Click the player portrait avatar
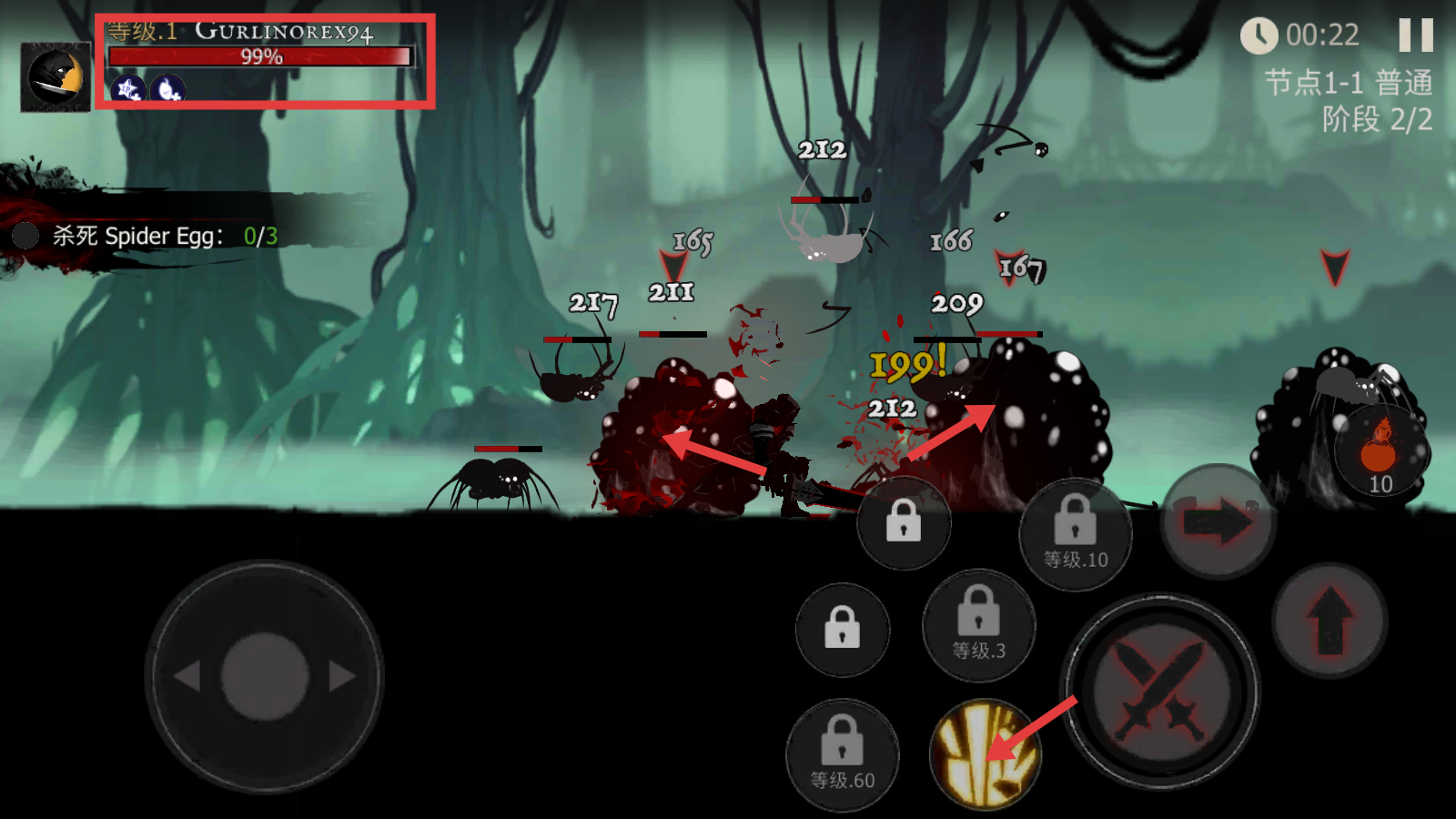The image size is (1456, 819). click(x=56, y=77)
